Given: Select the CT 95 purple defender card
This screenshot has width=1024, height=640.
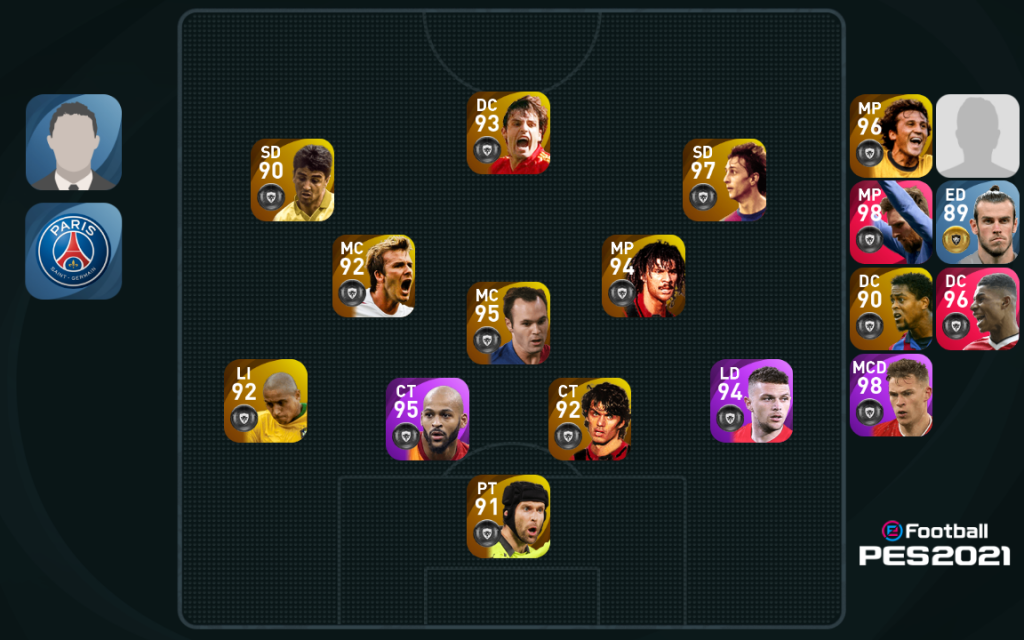Looking at the screenshot, I should (427, 419).
